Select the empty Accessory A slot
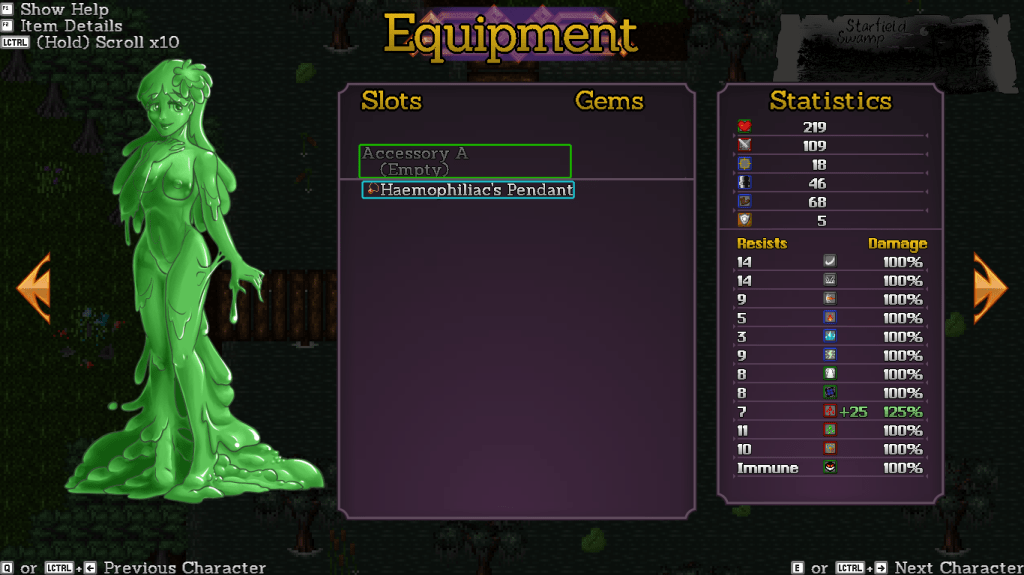The image size is (1024, 575). (465, 161)
